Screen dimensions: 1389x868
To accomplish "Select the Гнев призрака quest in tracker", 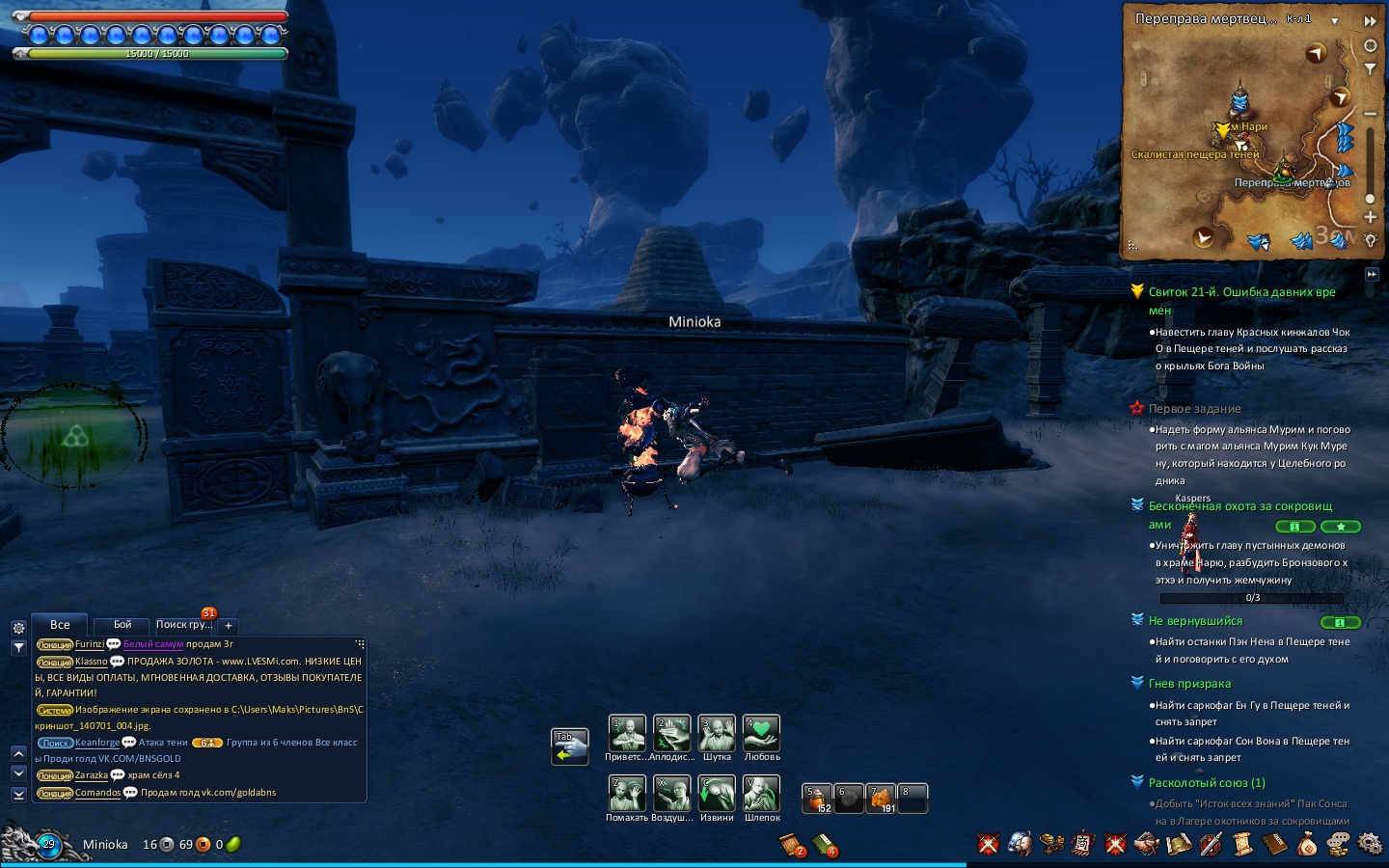I will [x=1189, y=684].
